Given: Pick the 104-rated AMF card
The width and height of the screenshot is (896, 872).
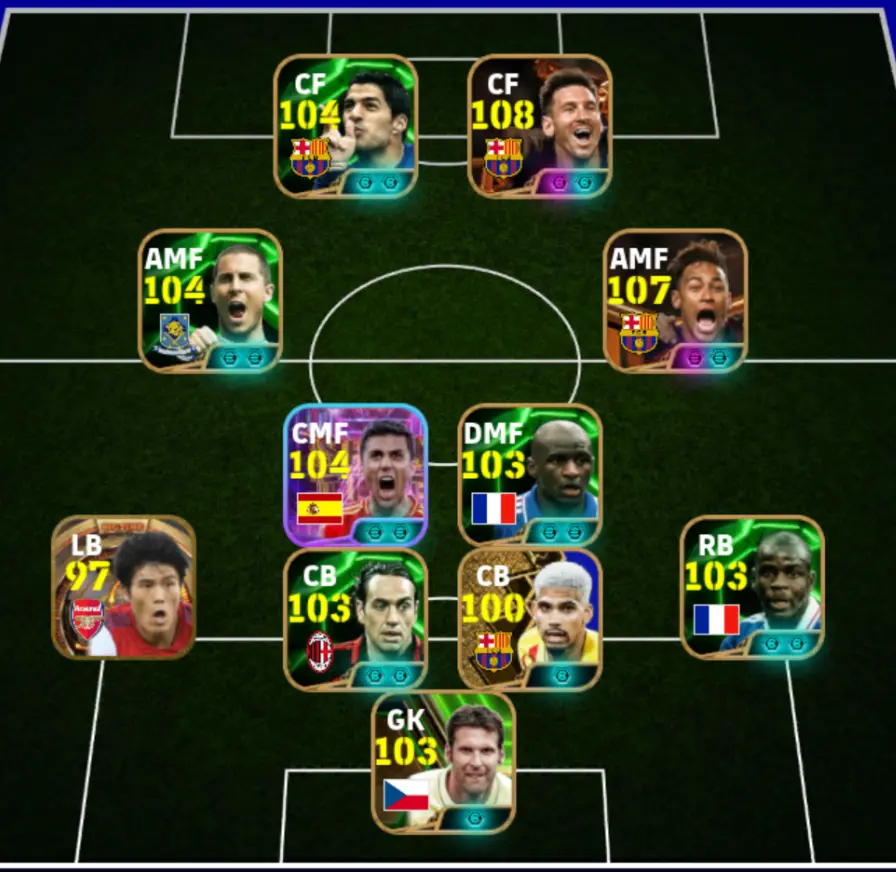Looking at the screenshot, I should [210, 301].
